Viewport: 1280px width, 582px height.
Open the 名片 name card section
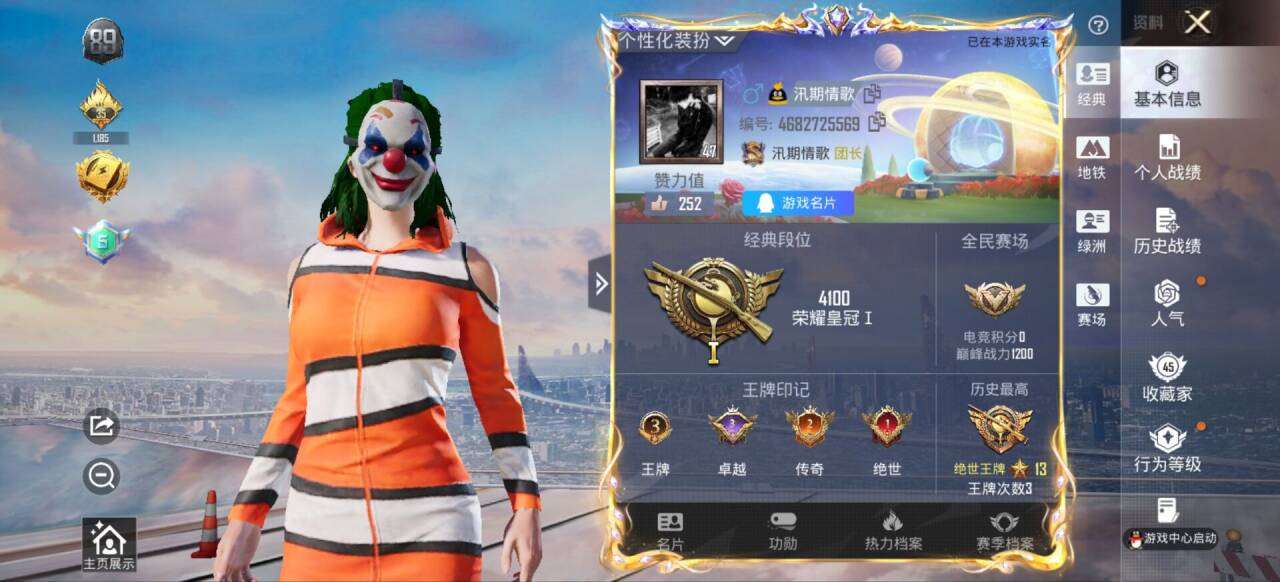tap(670, 531)
